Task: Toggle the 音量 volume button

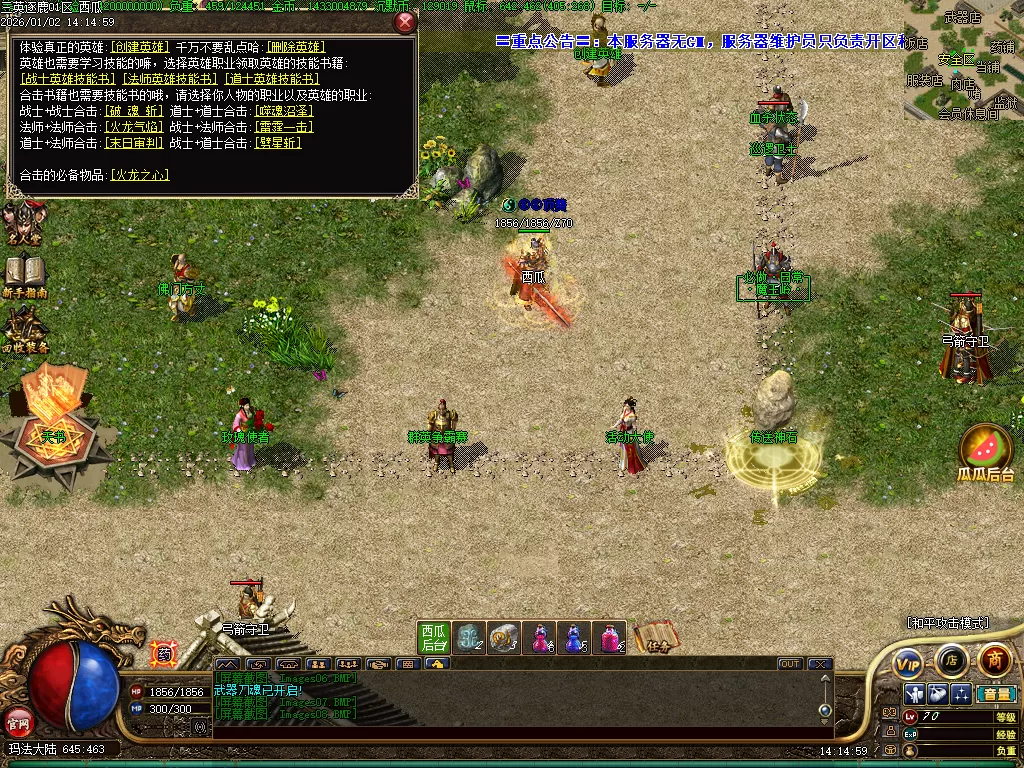Action: 996,694
